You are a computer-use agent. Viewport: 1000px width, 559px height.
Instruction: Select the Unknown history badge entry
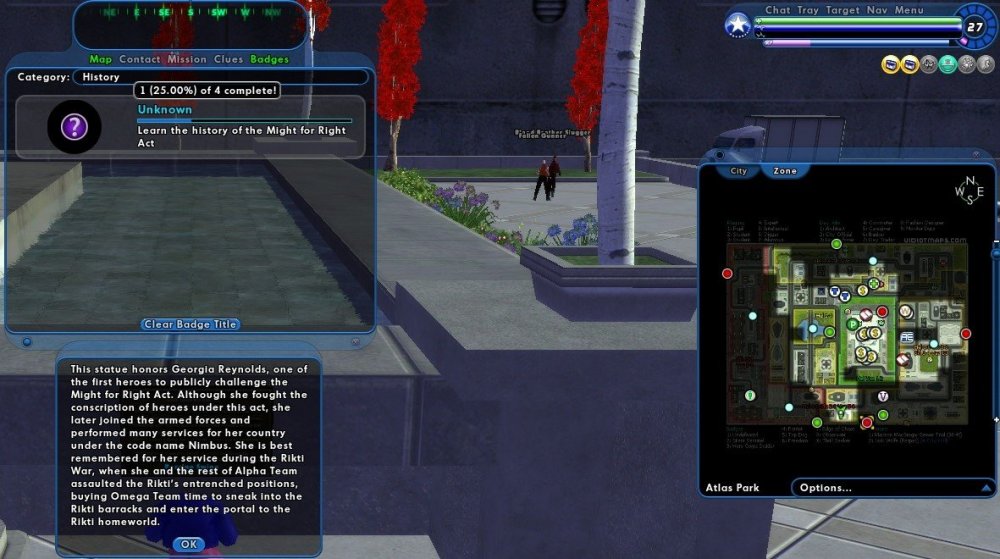190,127
